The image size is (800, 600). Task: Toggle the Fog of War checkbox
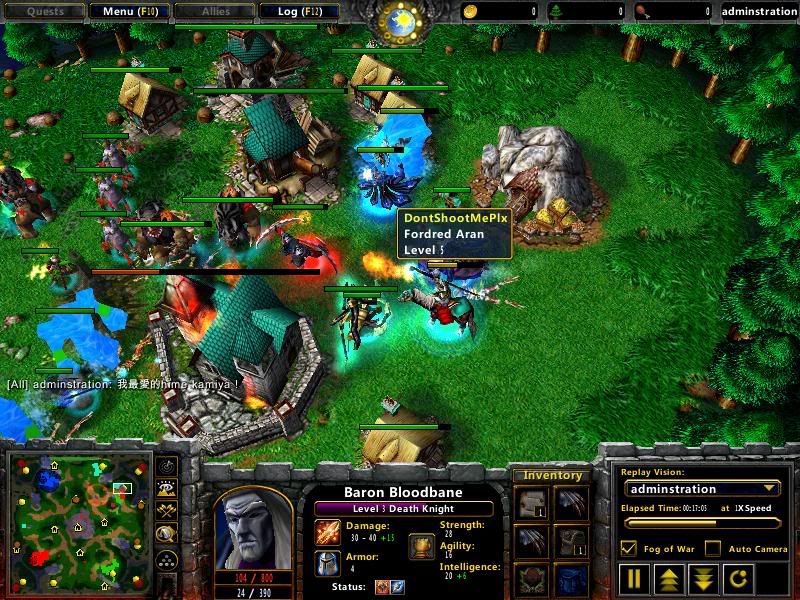[x=629, y=548]
